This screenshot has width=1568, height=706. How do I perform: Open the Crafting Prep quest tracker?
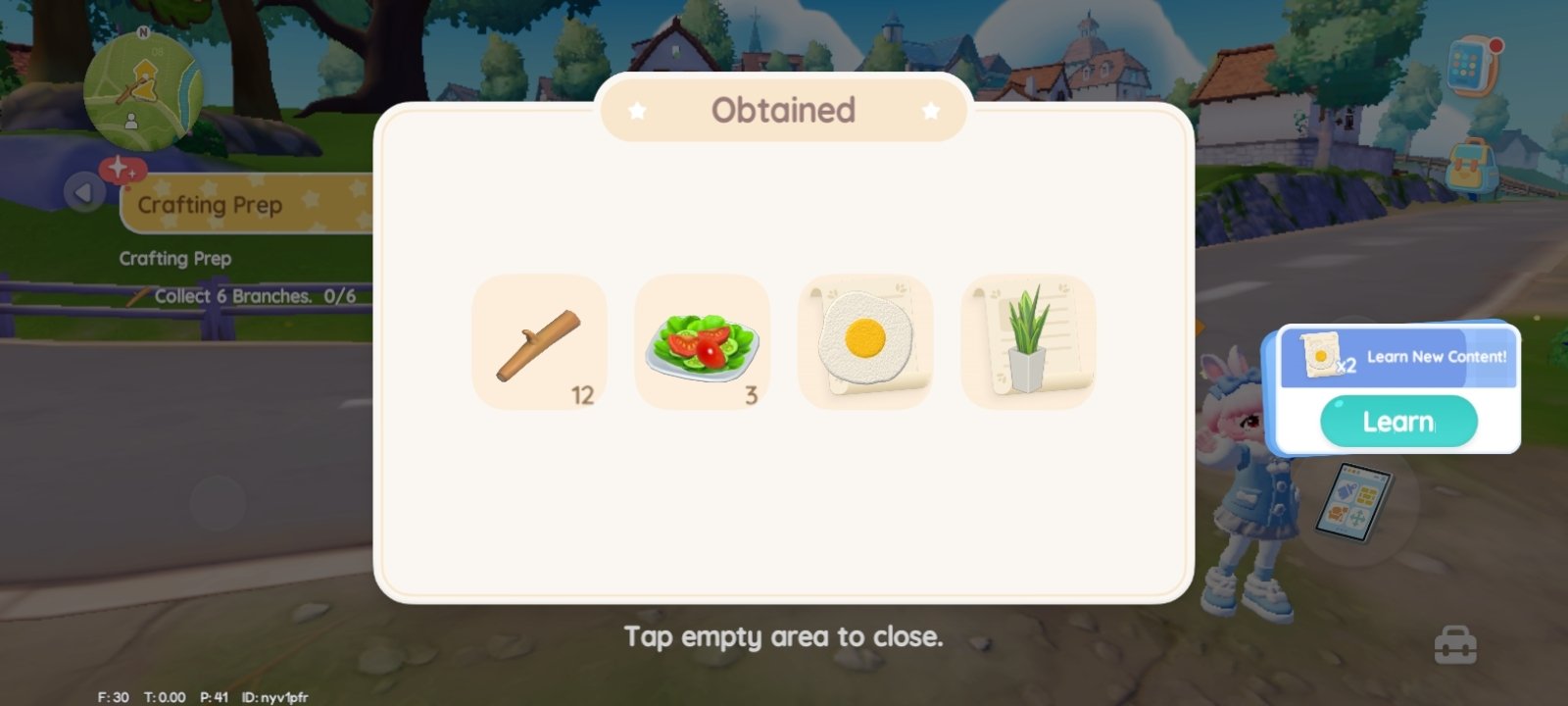pos(245,205)
